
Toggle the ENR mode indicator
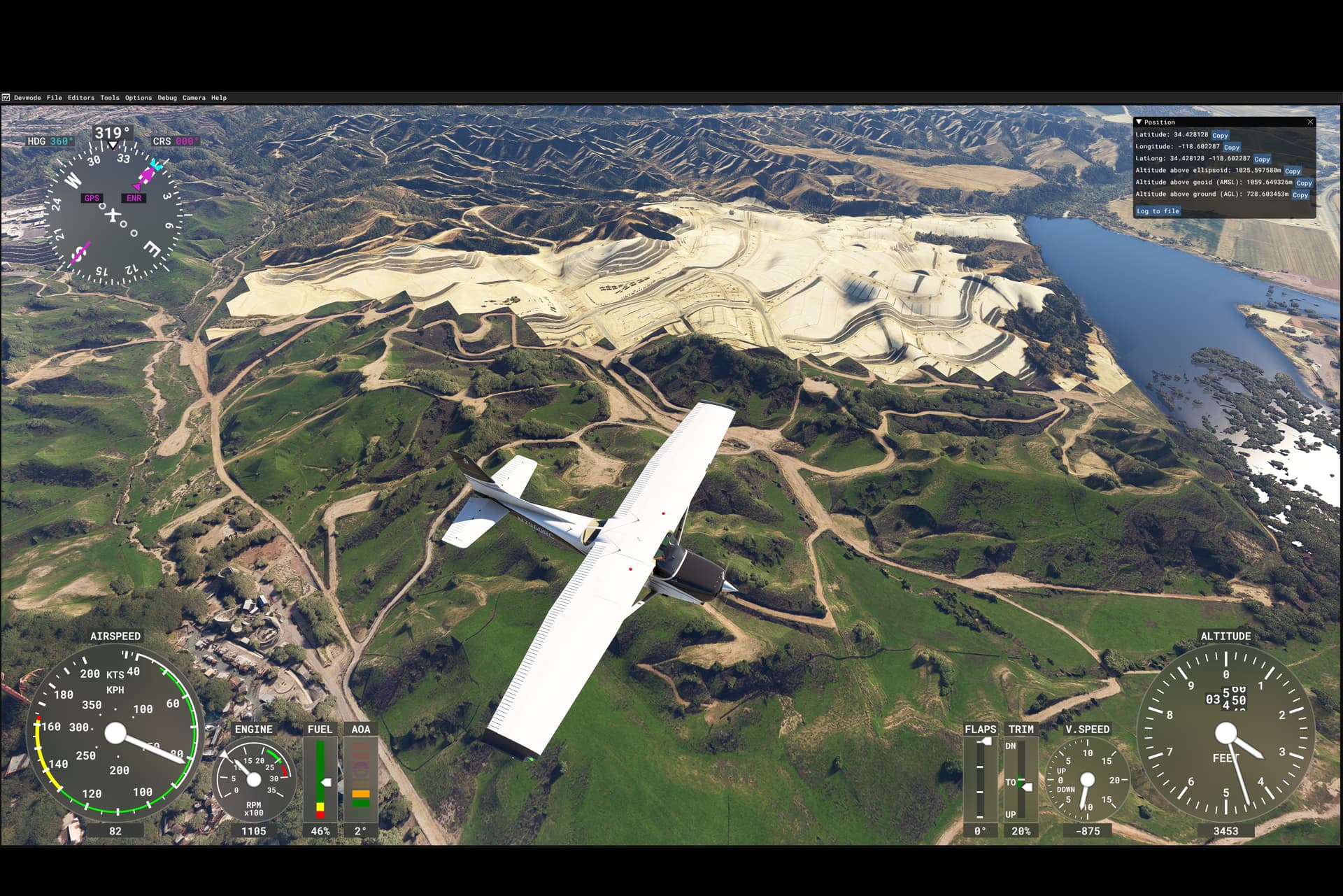coord(134,198)
